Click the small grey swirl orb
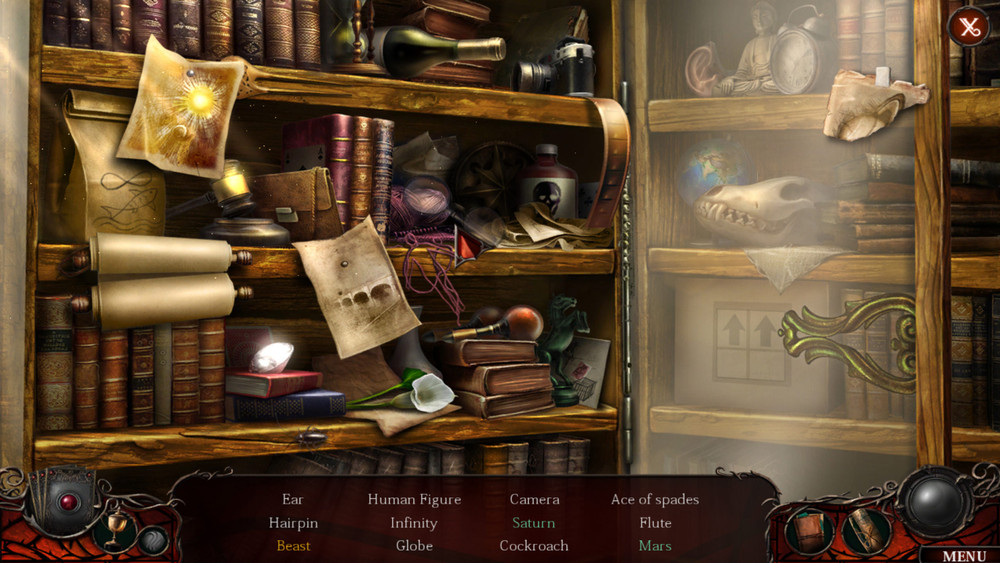1000x563 pixels. (x=153, y=541)
